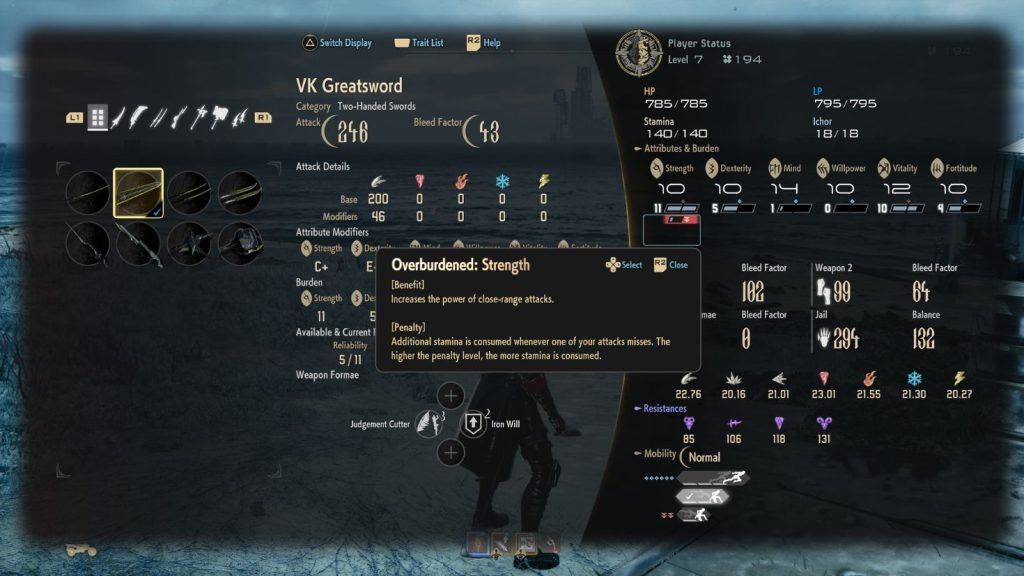Inspect the Dexterity attribute in Player Status
The image size is (1024, 576).
[x=713, y=168]
